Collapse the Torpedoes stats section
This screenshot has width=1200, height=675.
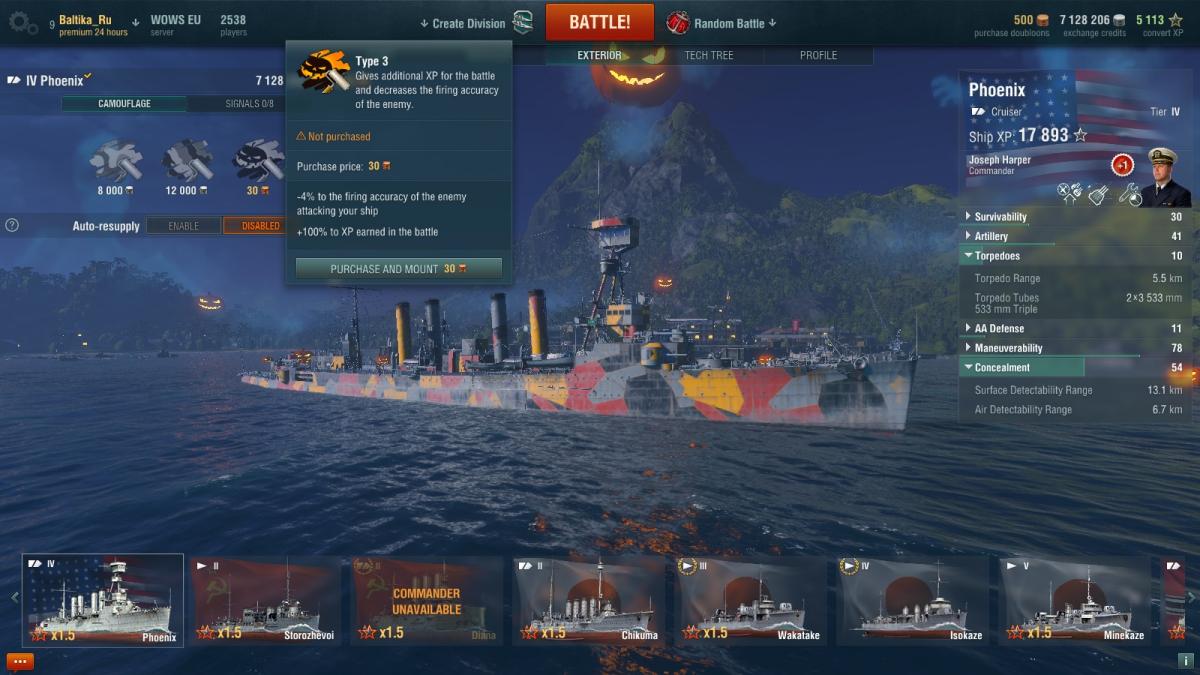(x=996, y=256)
